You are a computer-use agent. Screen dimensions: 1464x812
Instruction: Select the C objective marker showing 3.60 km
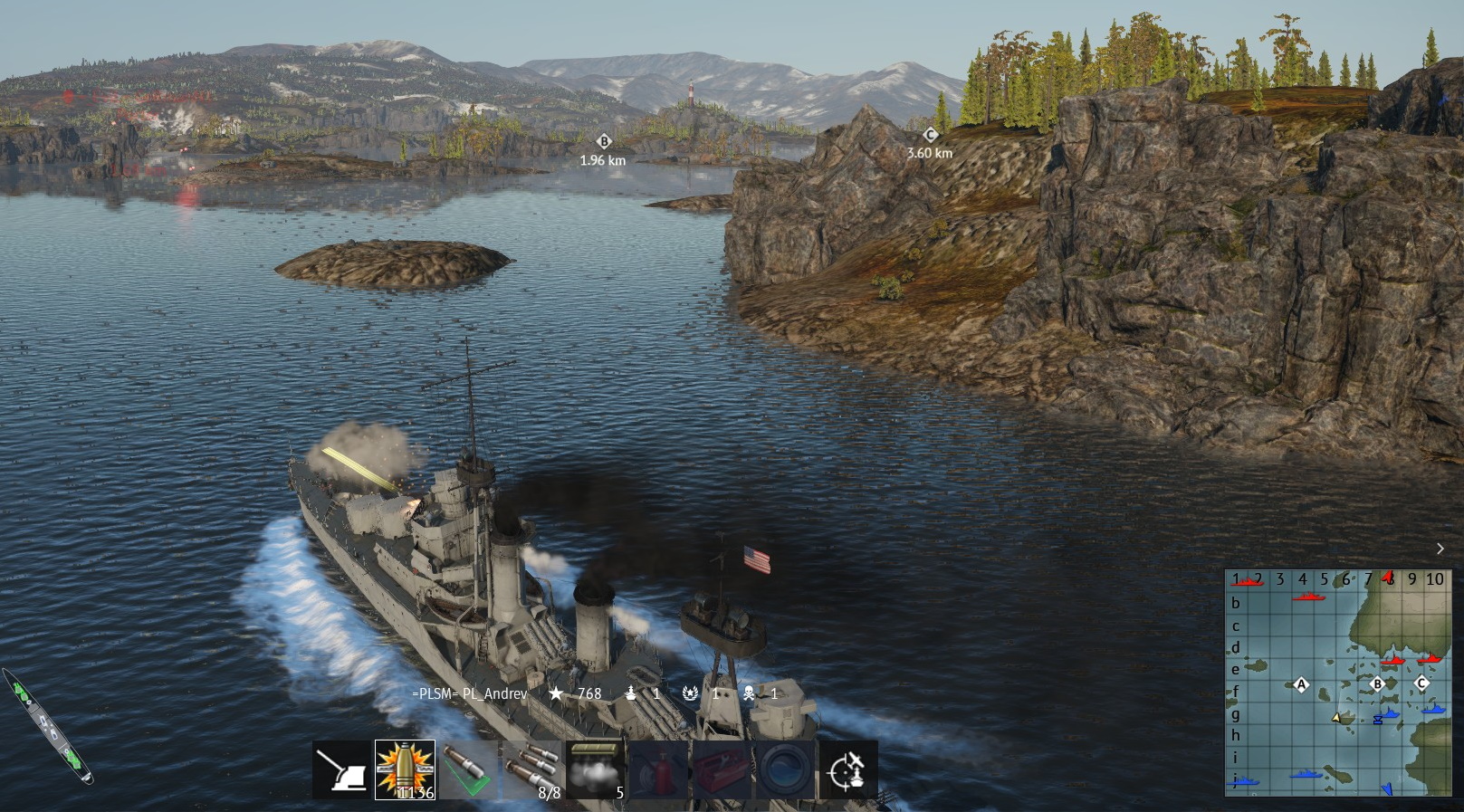coord(930,135)
